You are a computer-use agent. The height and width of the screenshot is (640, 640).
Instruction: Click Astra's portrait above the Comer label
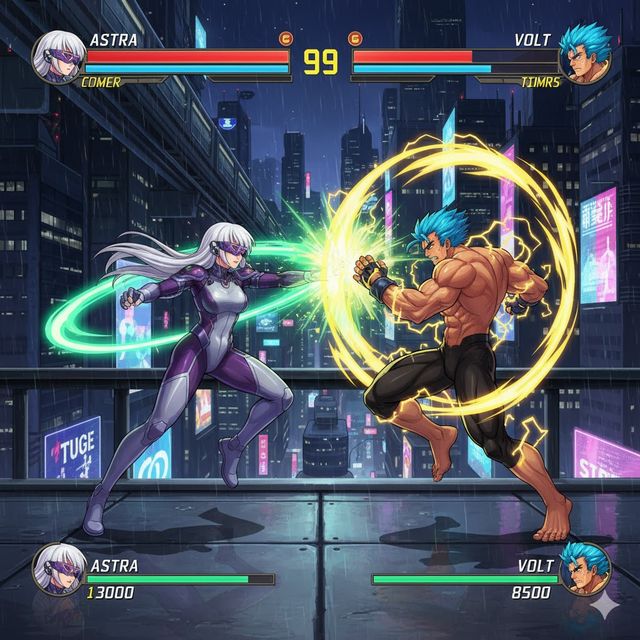click(56, 56)
